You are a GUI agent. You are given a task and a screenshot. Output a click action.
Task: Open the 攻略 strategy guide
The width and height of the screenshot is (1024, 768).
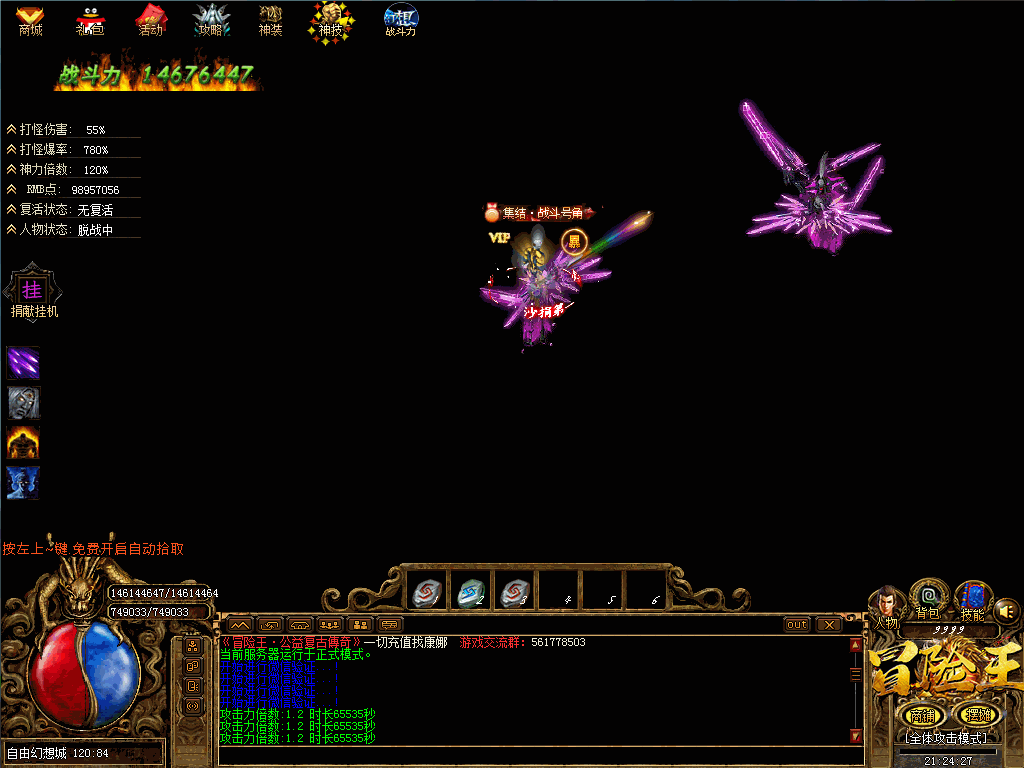(x=210, y=19)
